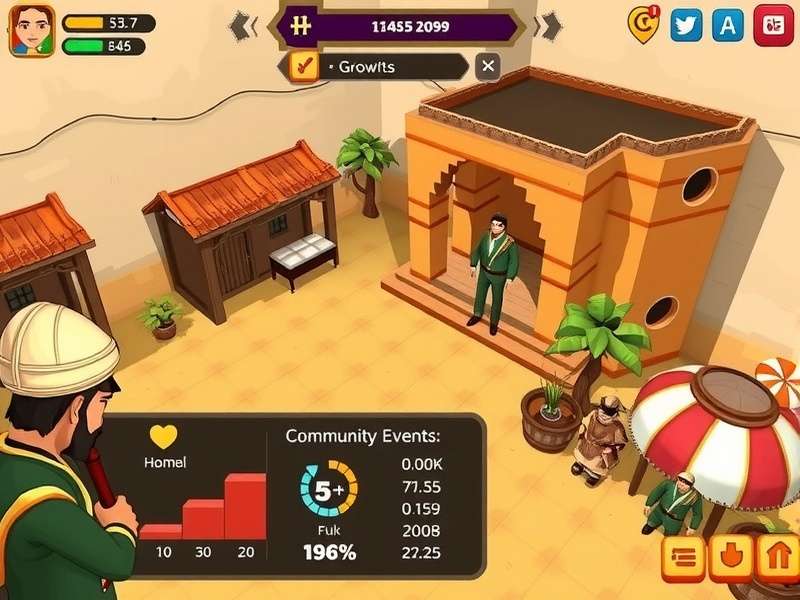Viewport: 800px width, 600px height.
Task: Click the blue letter A button
Action: (x=728, y=24)
